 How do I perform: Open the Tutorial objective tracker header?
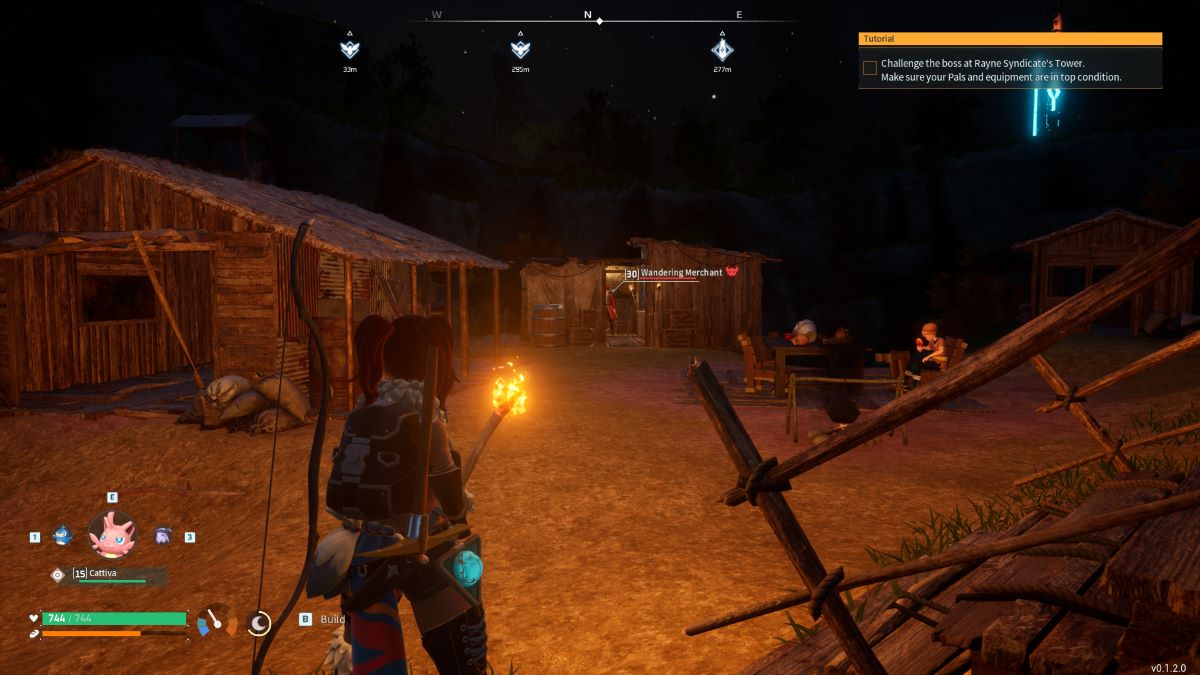[1010, 39]
